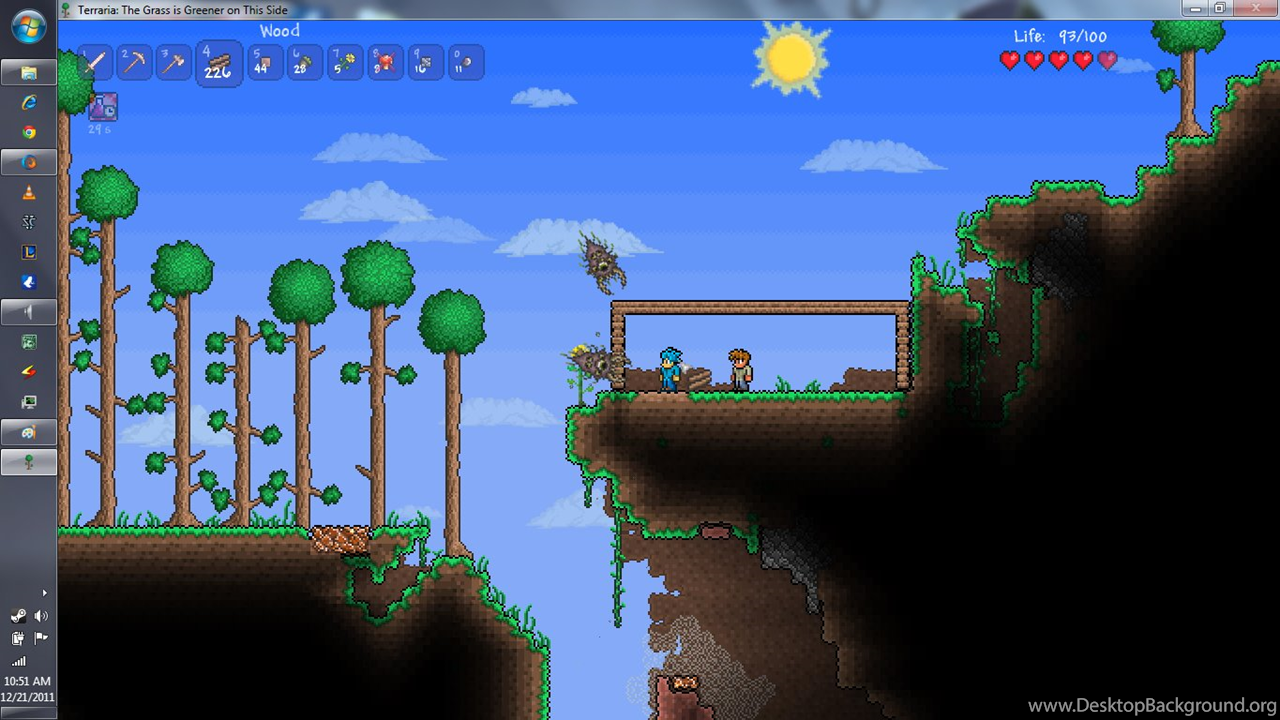Close the Terraria window

pyautogui.click(x=1255, y=8)
